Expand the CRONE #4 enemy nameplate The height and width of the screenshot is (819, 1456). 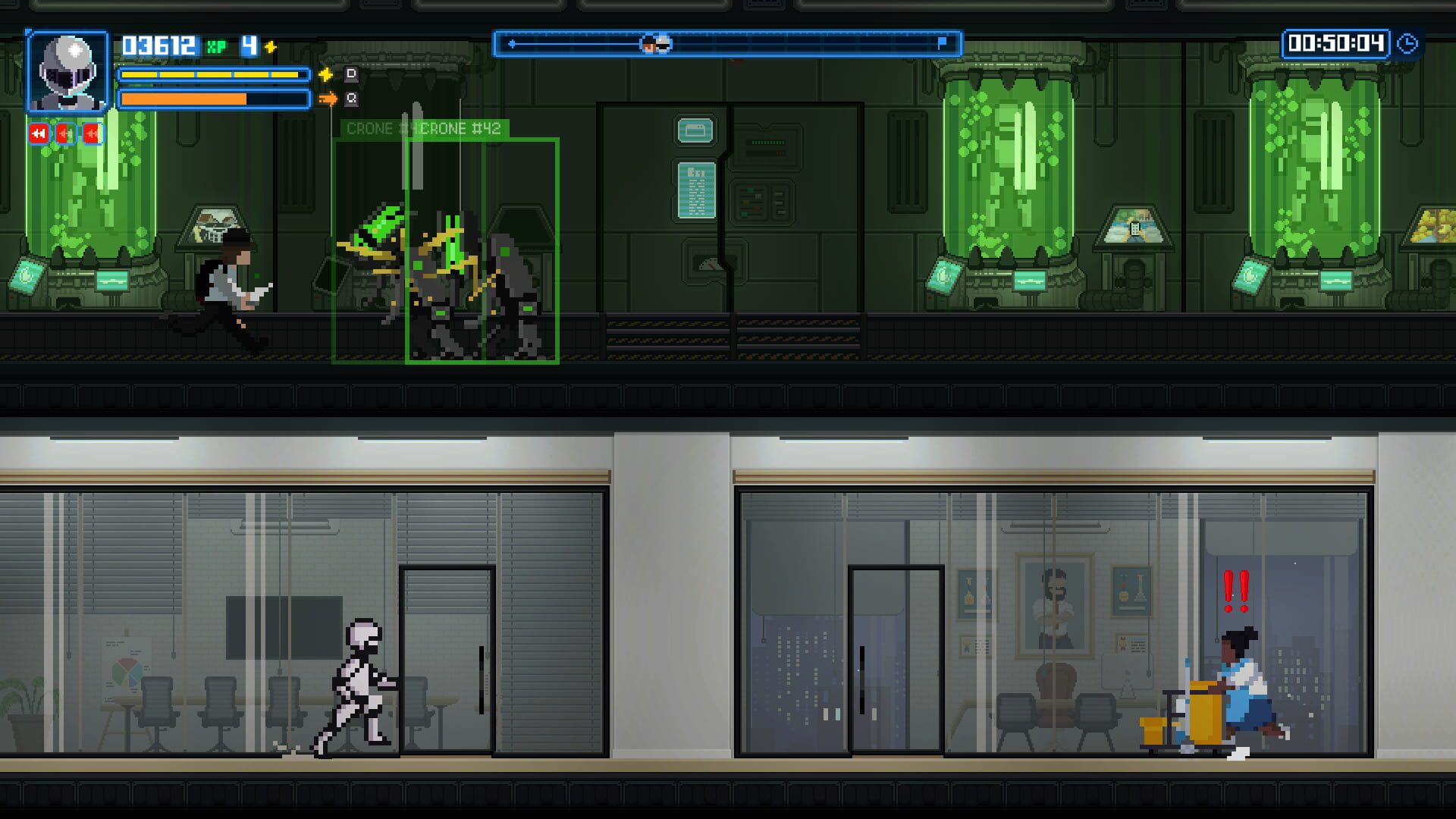tap(376, 129)
